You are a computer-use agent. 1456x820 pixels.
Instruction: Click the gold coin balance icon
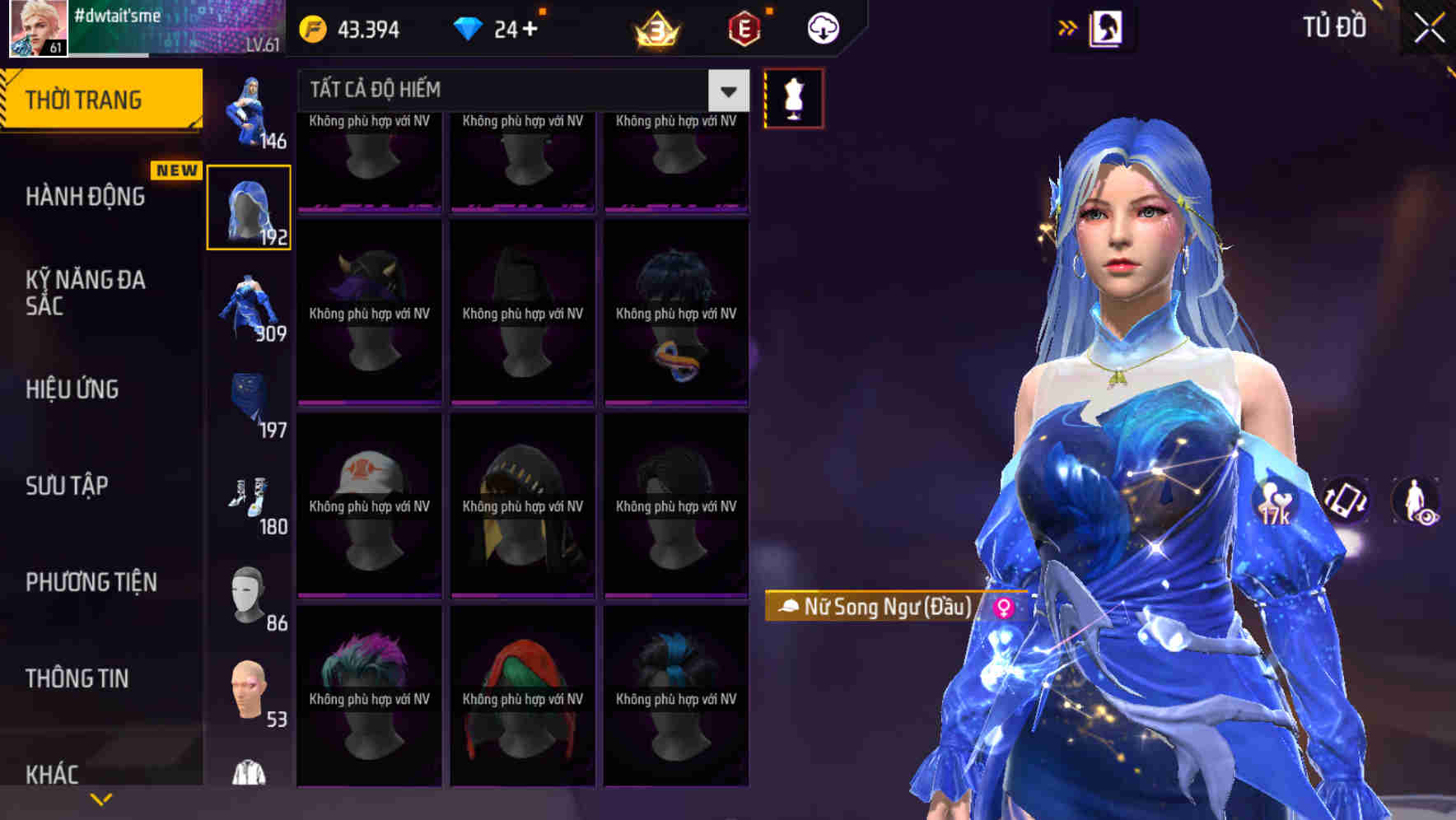click(313, 27)
